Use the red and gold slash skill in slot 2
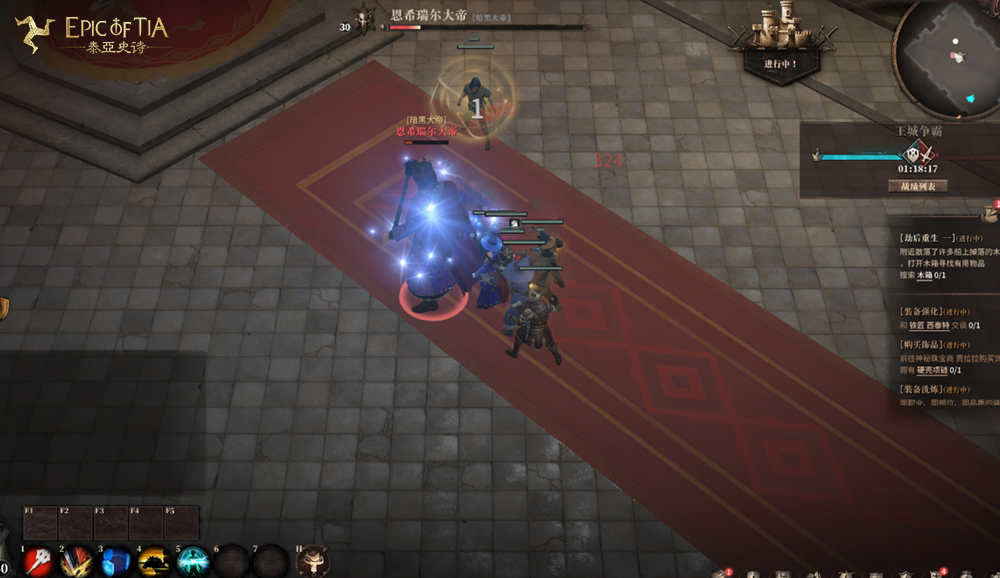Image resolution: width=1000 pixels, height=578 pixels. tap(77, 561)
